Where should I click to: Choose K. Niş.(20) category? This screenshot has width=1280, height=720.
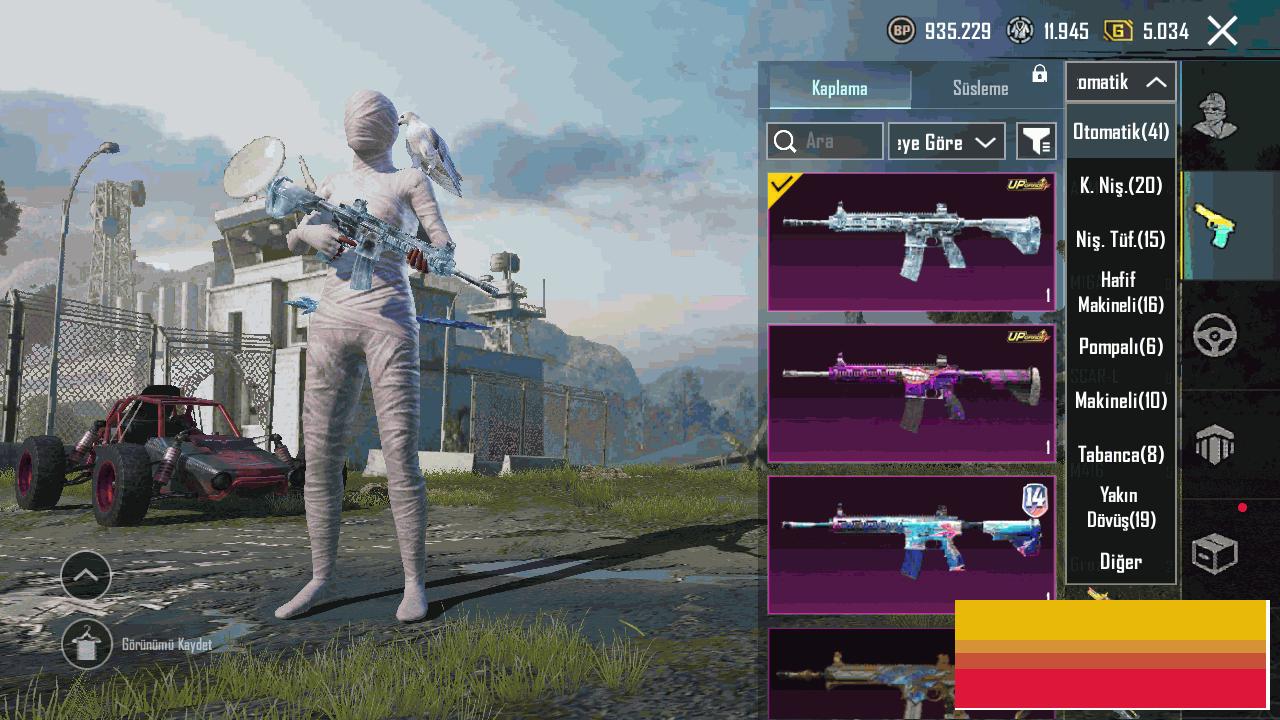click(x=1121, y=185)
